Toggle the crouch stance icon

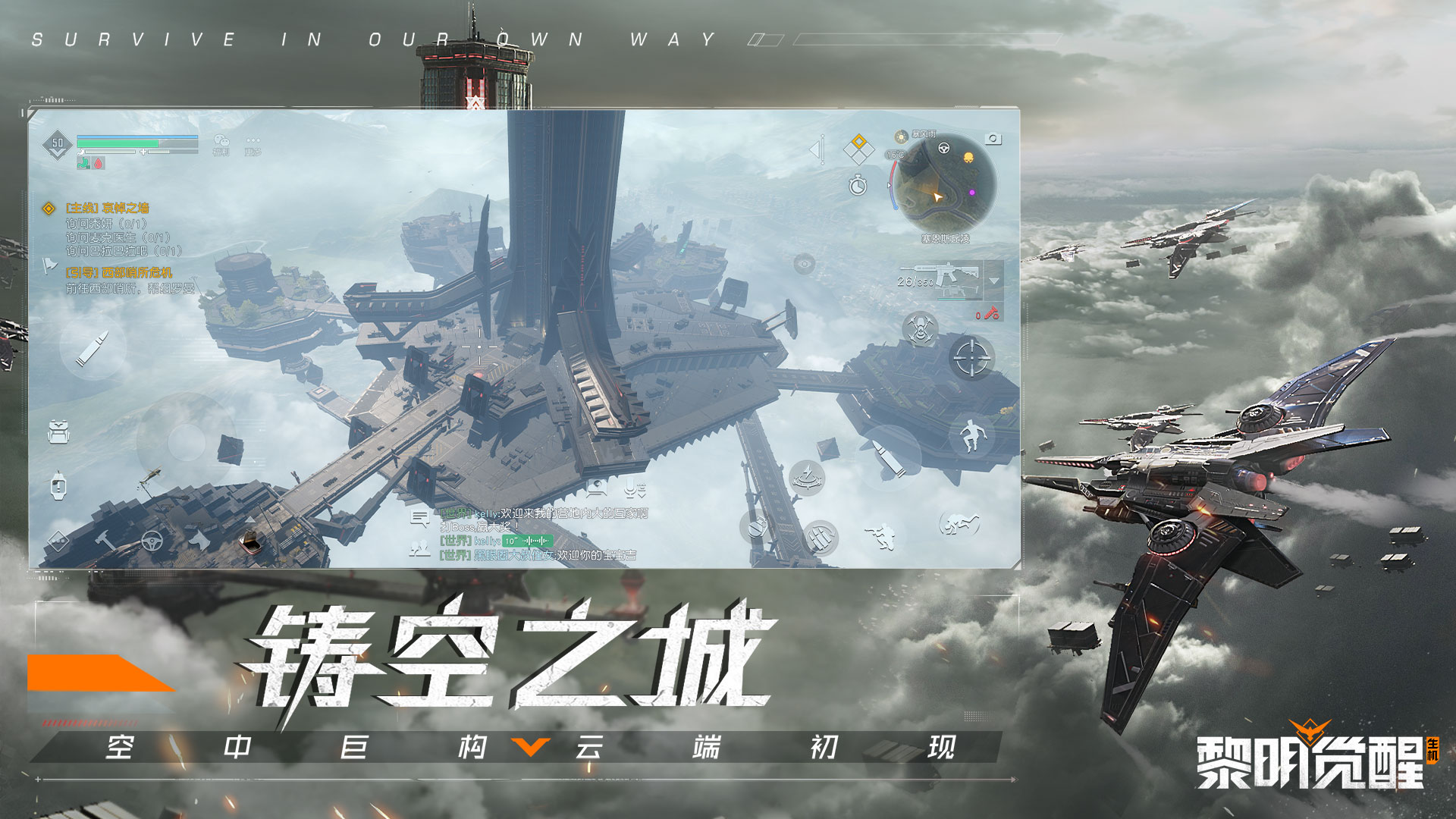pos(881,536)
